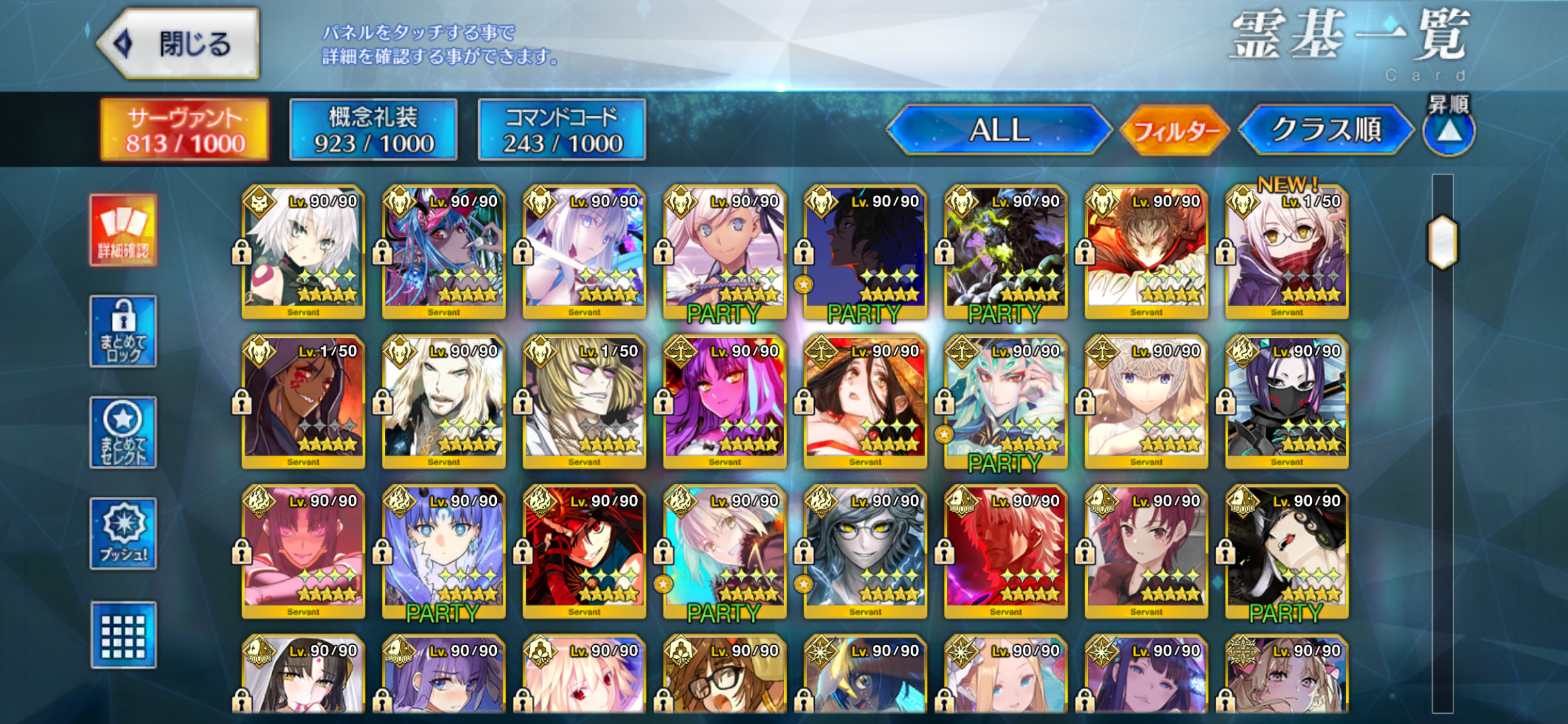
Task: Click the scrollbar handle on the right
Action: click(x=1442, y=241)
